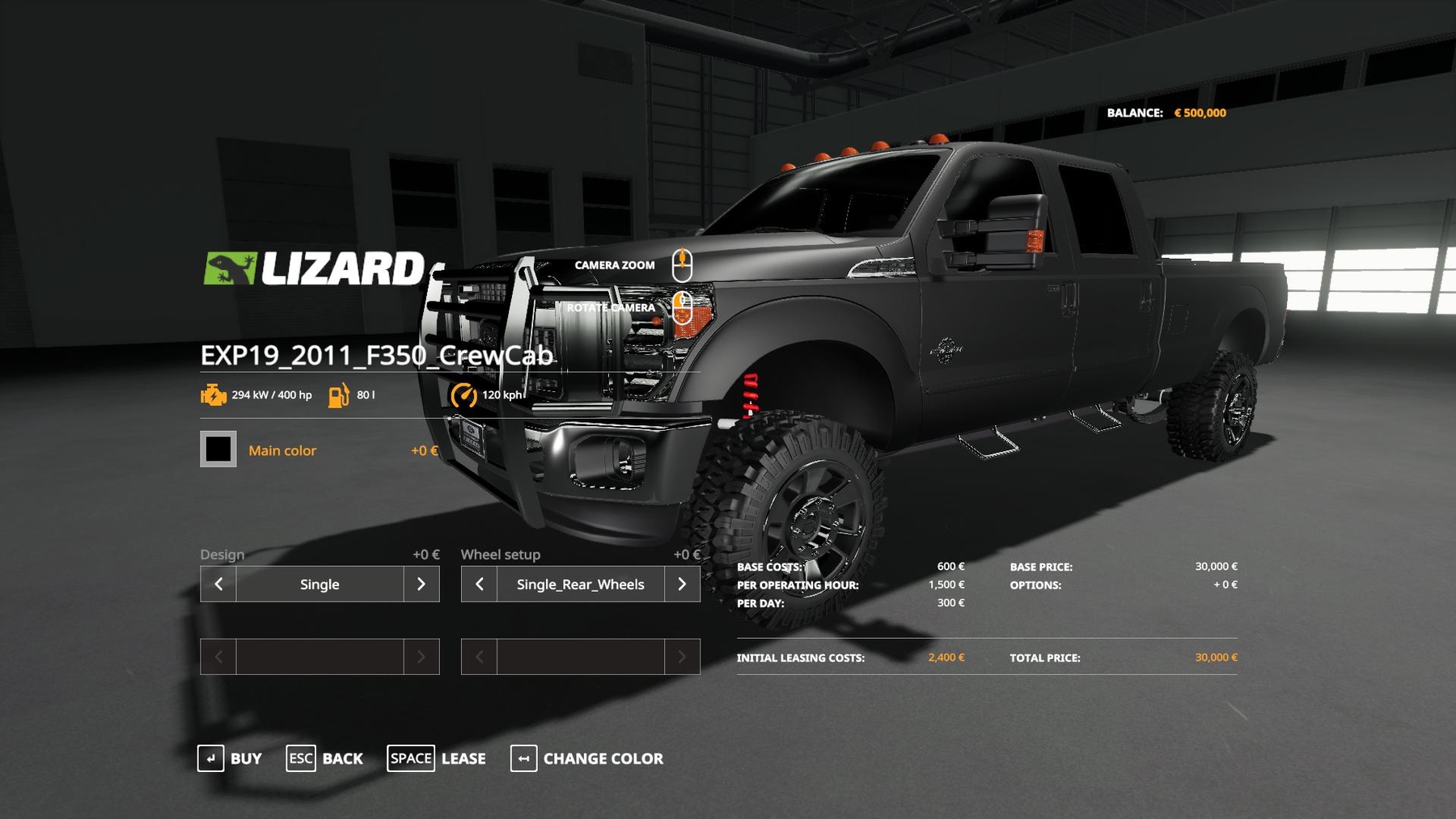The width and height of the screenshot is (1456, 819).
Task: Click the next Design arrow
Action: click(421, 584)
